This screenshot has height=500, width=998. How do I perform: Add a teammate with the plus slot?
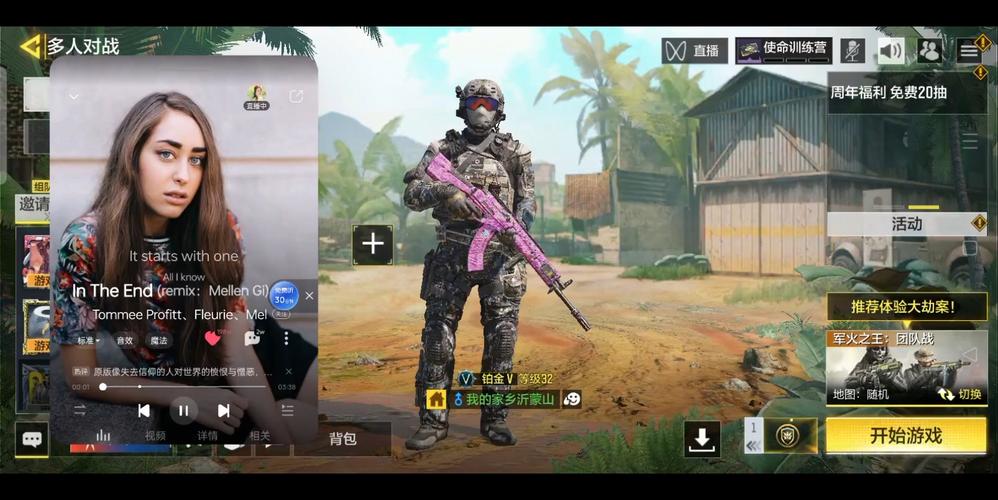372,244
